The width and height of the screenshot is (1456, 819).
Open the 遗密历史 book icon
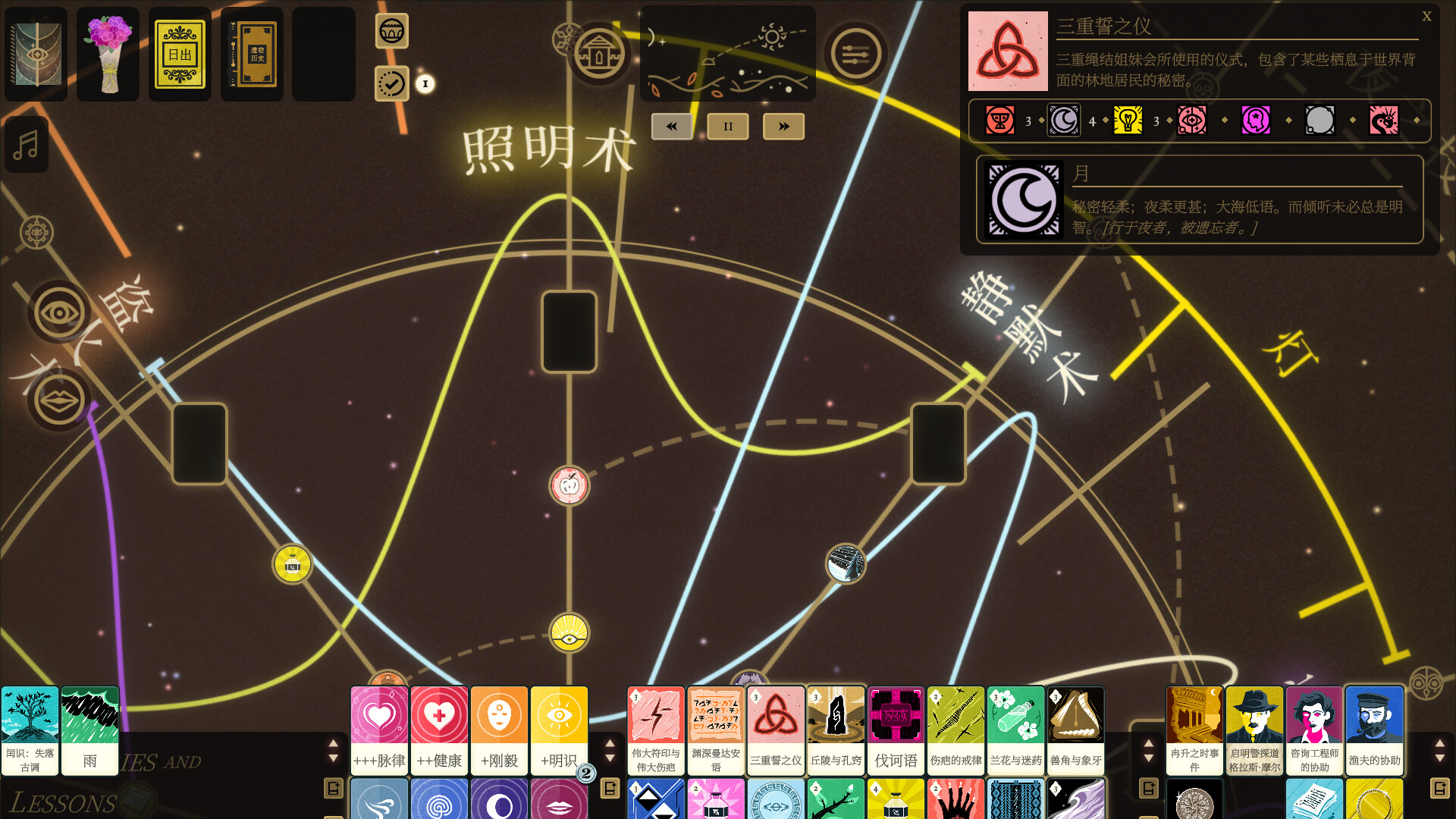(x=251, y=54)
